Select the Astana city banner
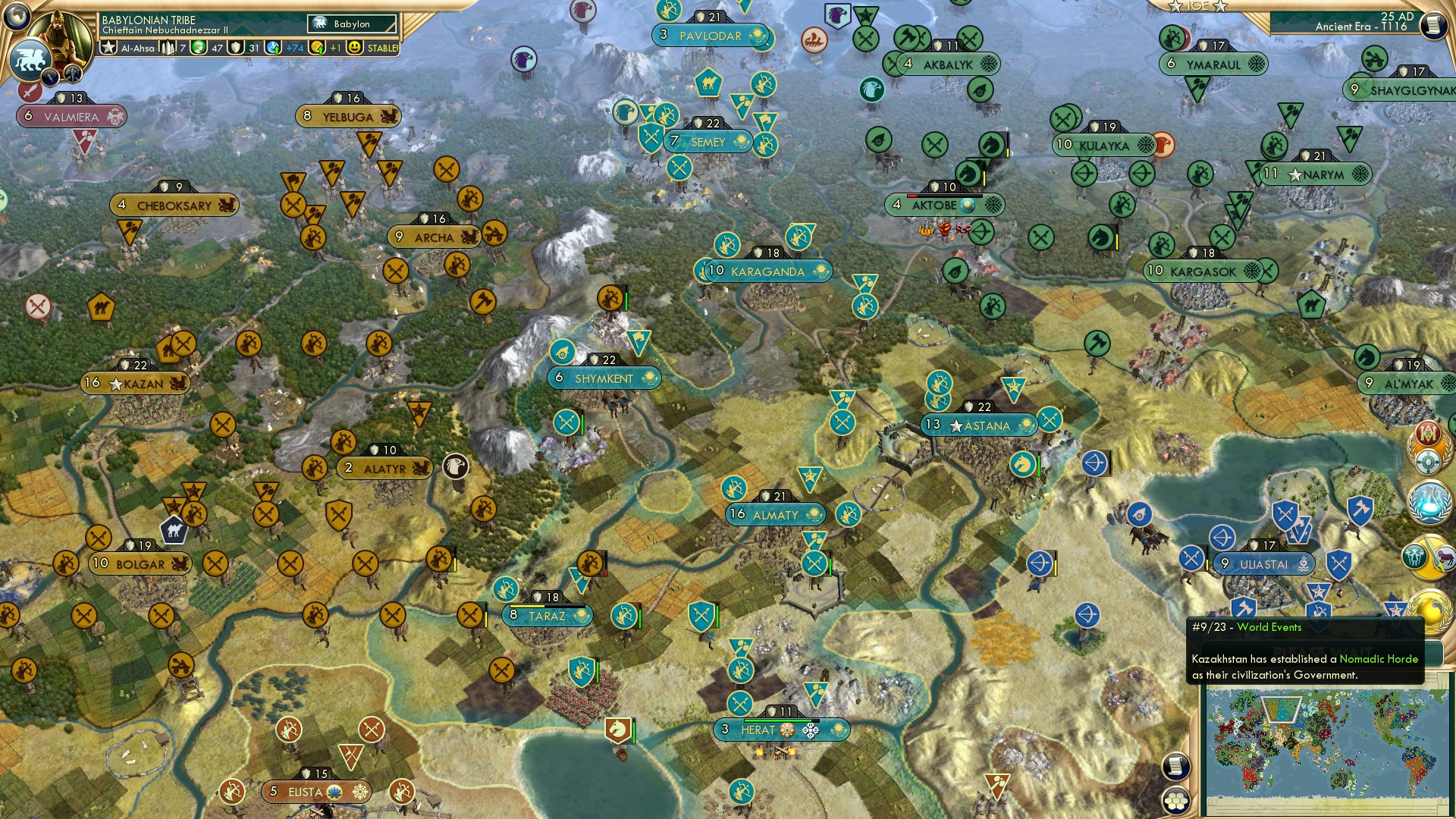 [978, 425]
